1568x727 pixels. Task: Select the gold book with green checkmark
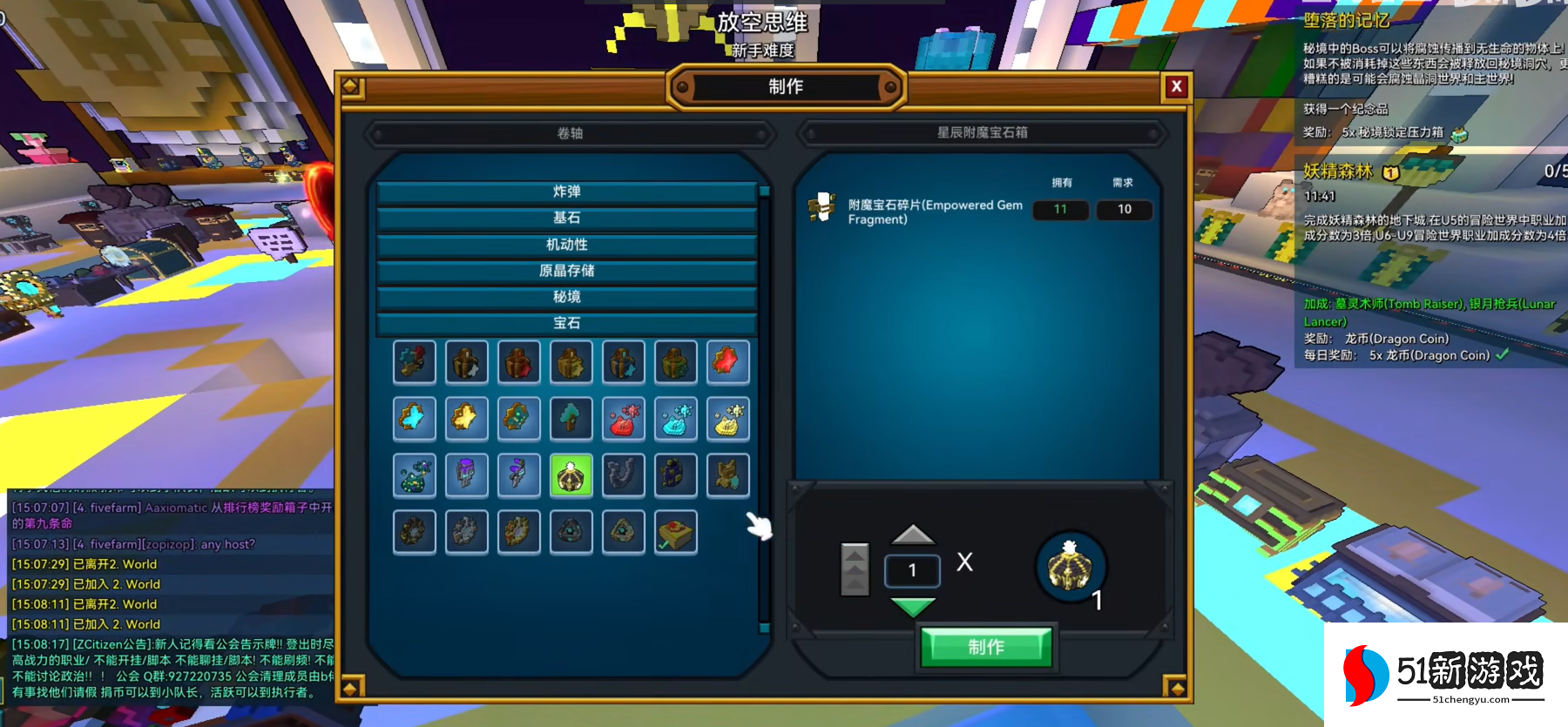point(676,532)
